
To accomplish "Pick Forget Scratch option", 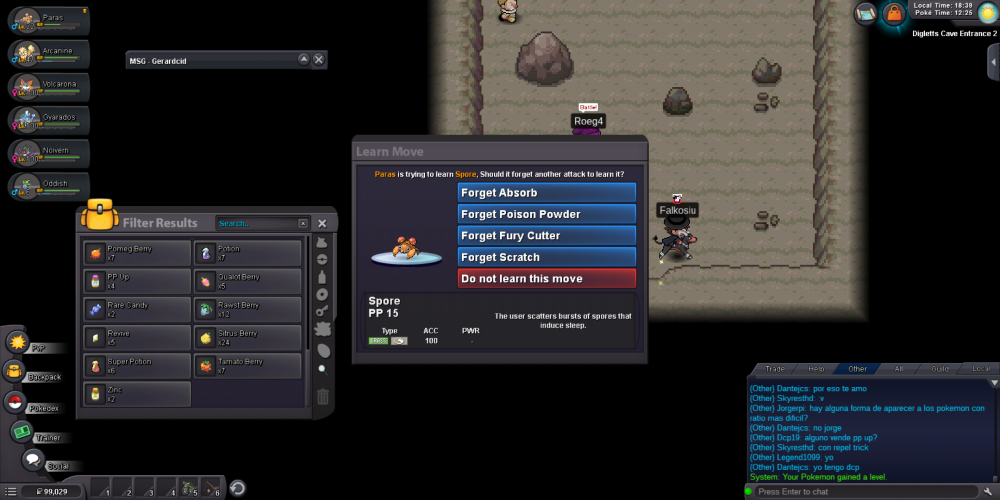I will tap(546, 257).
